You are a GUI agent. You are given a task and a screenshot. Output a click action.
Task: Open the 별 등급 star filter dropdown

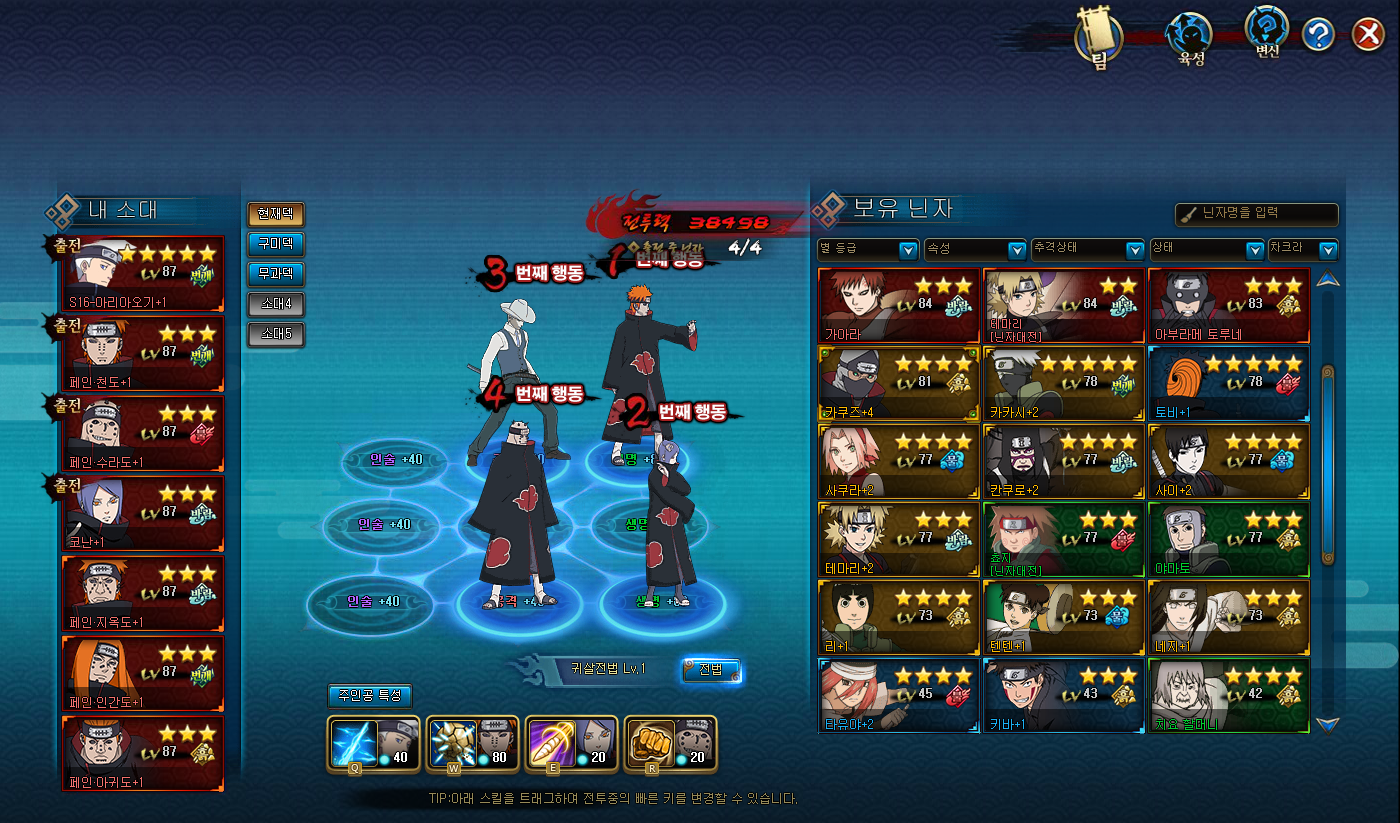coord(868,250)
